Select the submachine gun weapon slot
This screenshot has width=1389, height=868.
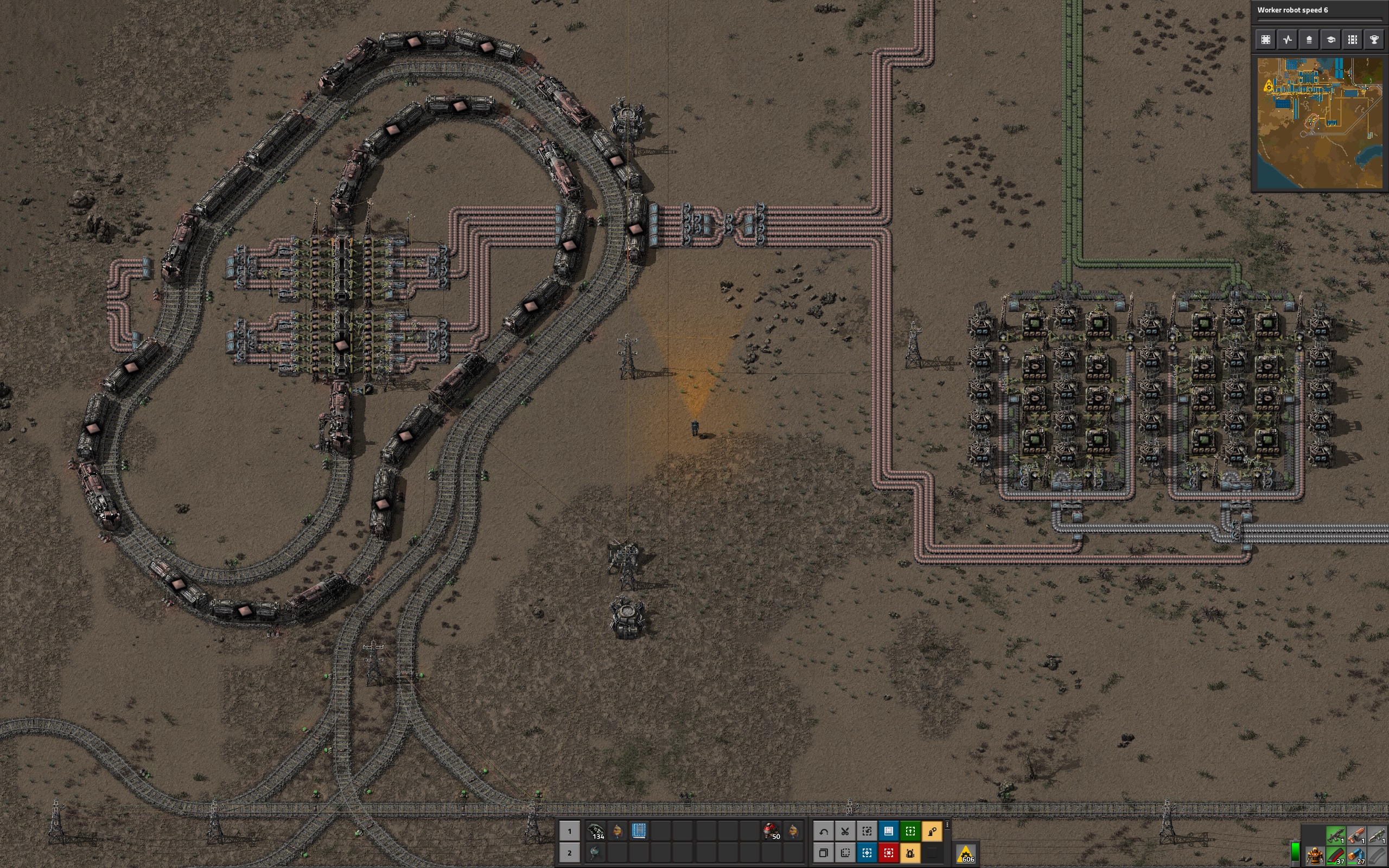1335,835
